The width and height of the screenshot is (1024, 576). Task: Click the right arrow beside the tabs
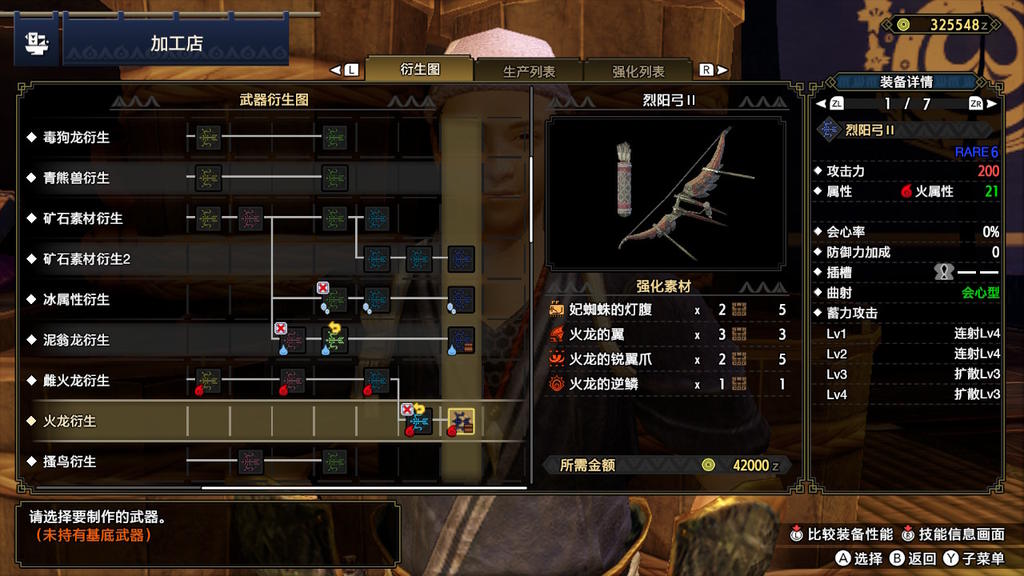[x=714, y=70]
